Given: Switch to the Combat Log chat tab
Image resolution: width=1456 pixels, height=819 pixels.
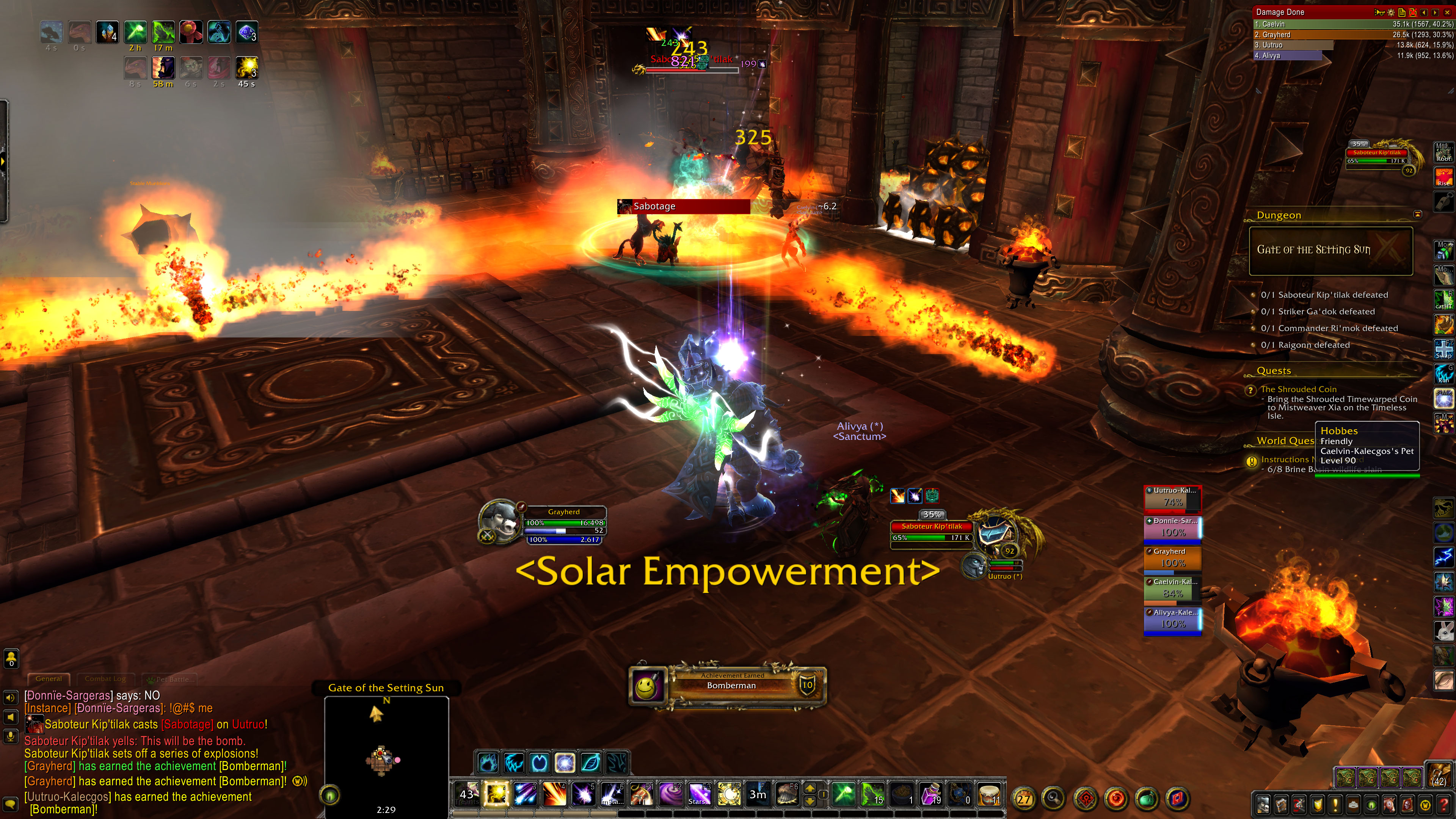Looking at the screenshot, I should (105, 679).
